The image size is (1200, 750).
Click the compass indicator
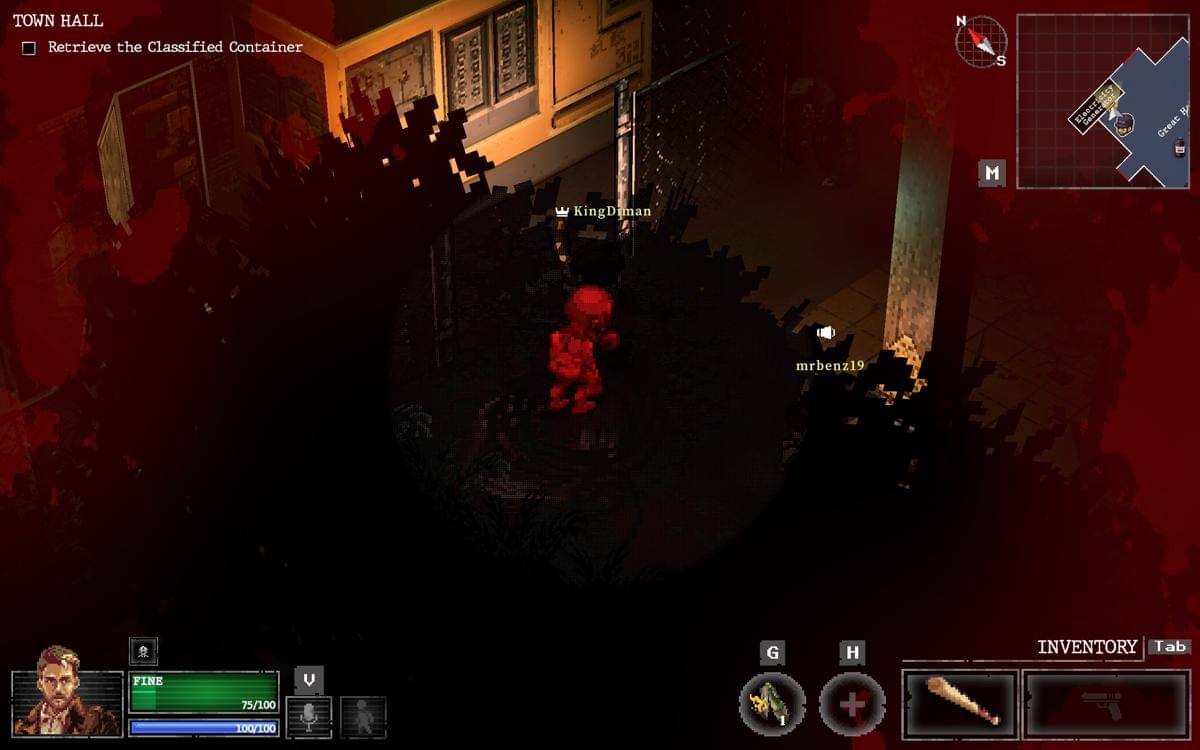980,42
